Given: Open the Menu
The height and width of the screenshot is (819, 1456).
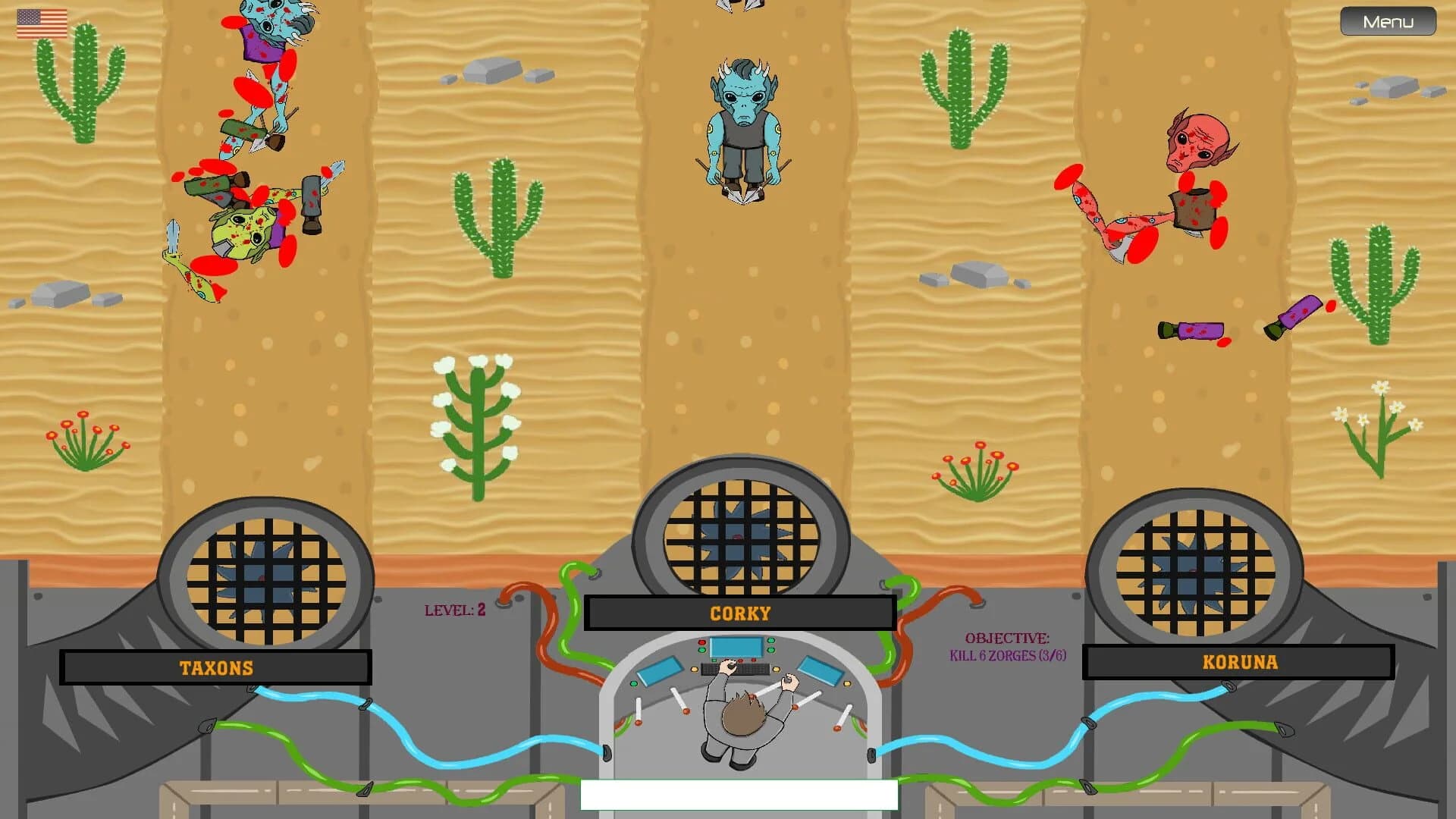Looking at the screenshot, I should click(x=1387, y=21).
